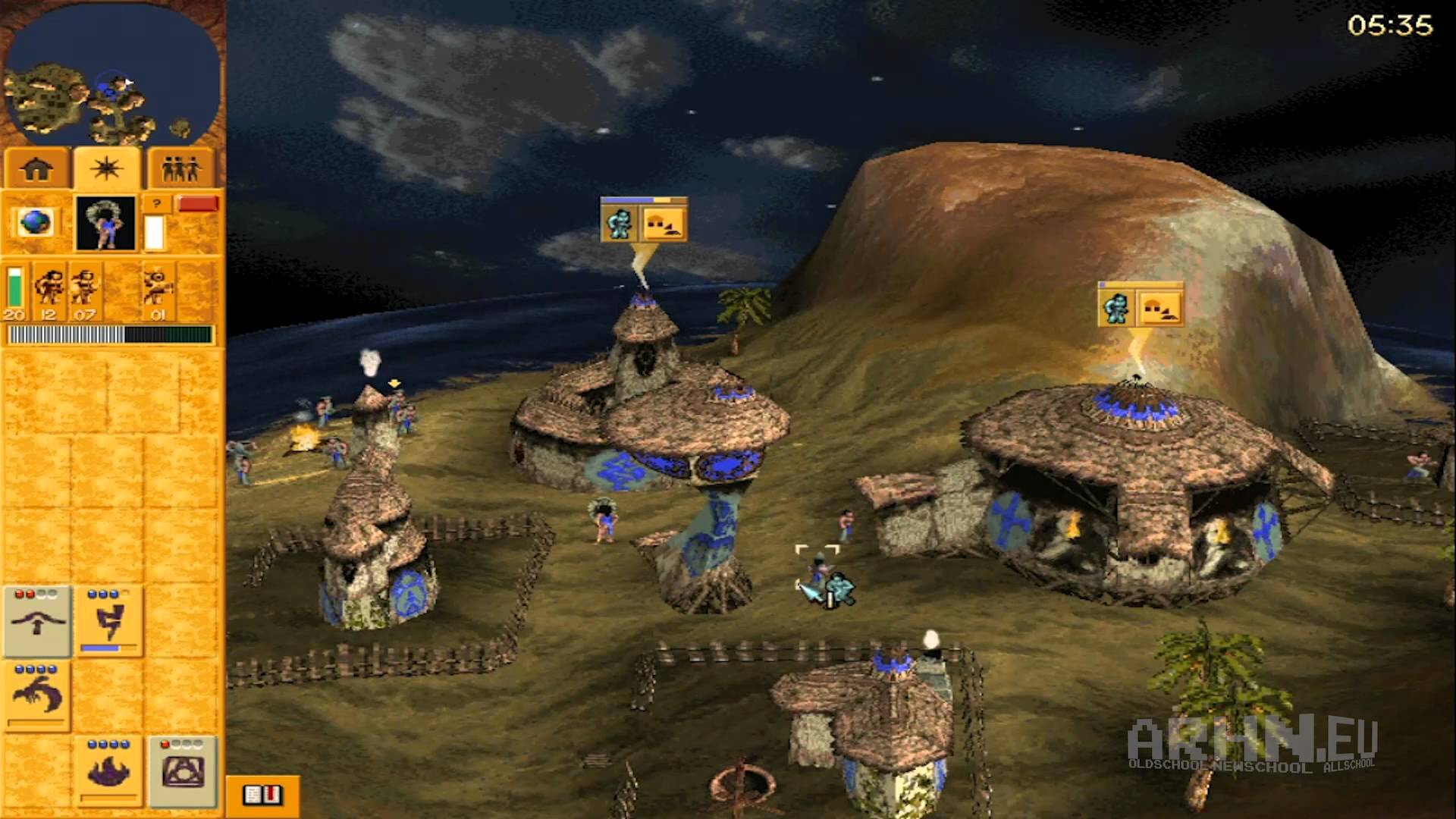This screenshot has width=1456, height=819.
Task: Click the red button beside the question mark
Action: [x=198, y=204]
